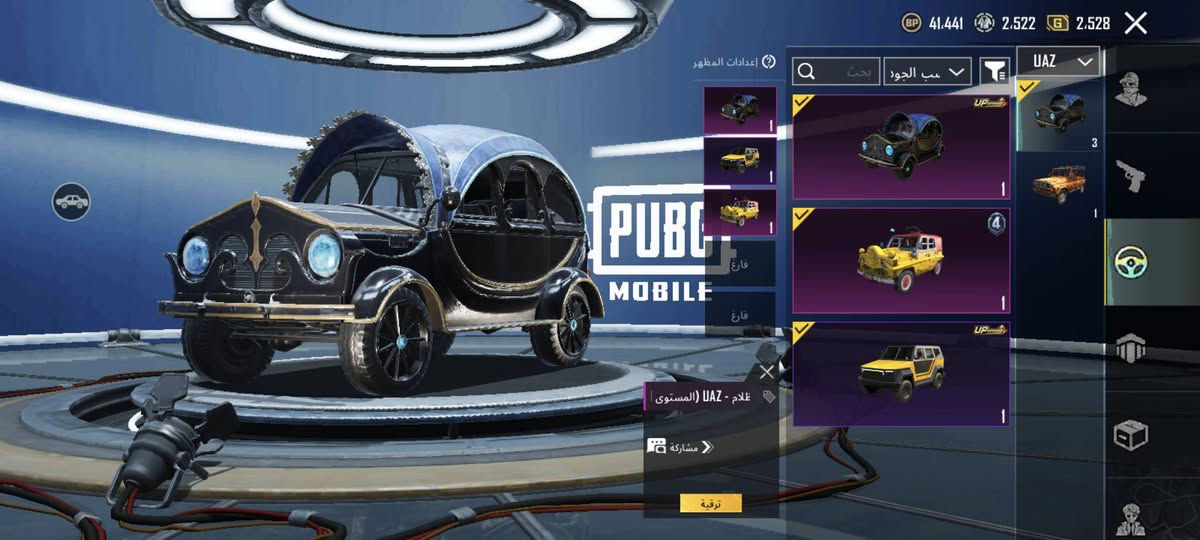
Task: Show appearance settings help question mark
Action: [768, 62]
